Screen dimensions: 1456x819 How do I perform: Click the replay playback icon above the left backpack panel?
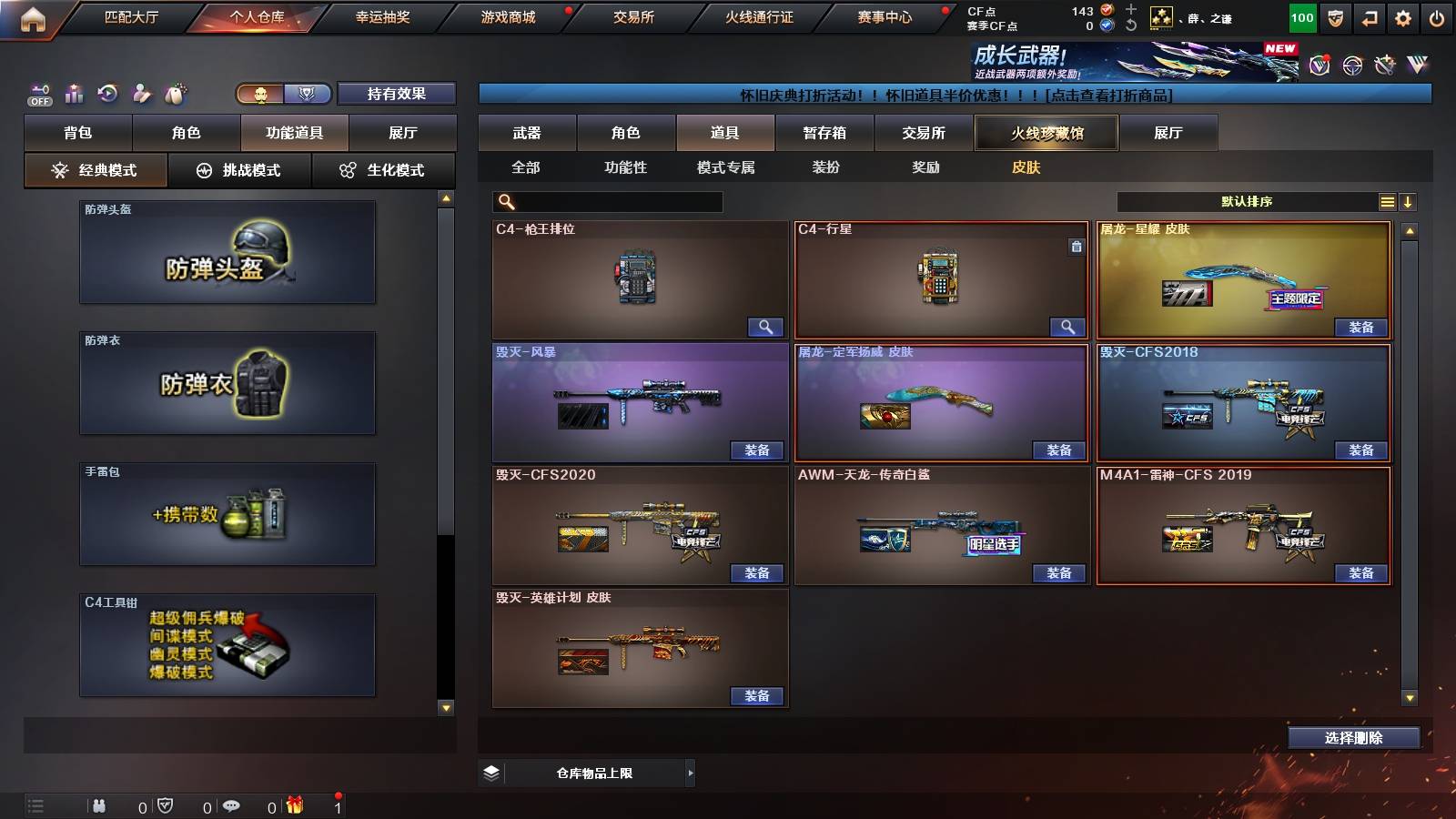108,93
